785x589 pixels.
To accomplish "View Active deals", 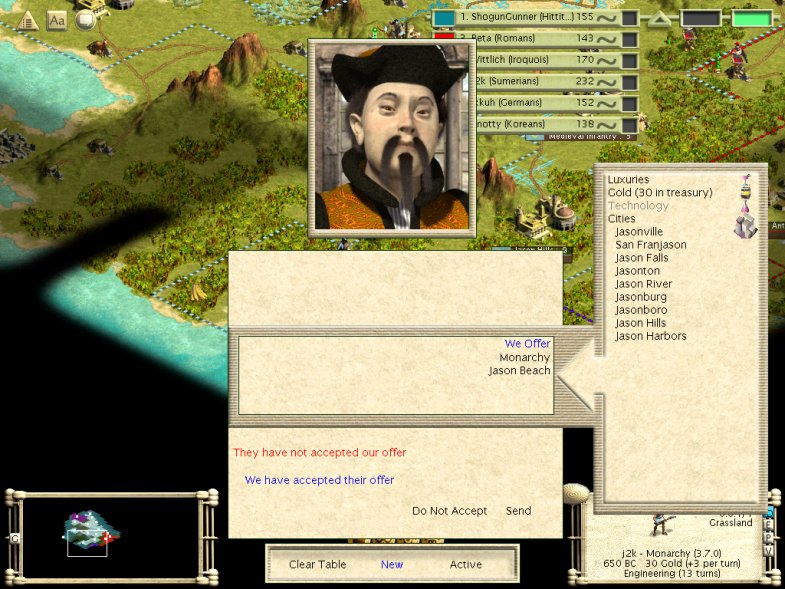I will click(465, 564).
